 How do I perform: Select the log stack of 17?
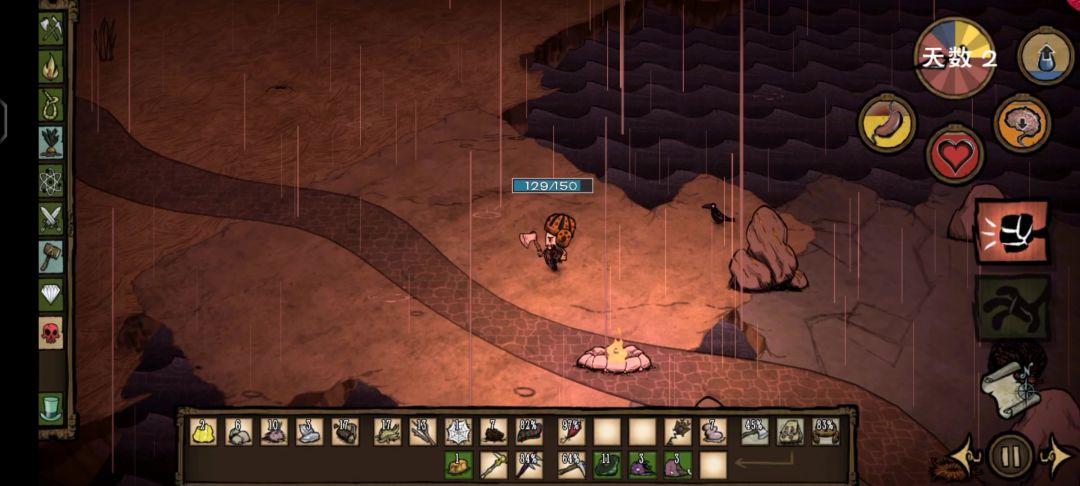[x=346, y=431]
